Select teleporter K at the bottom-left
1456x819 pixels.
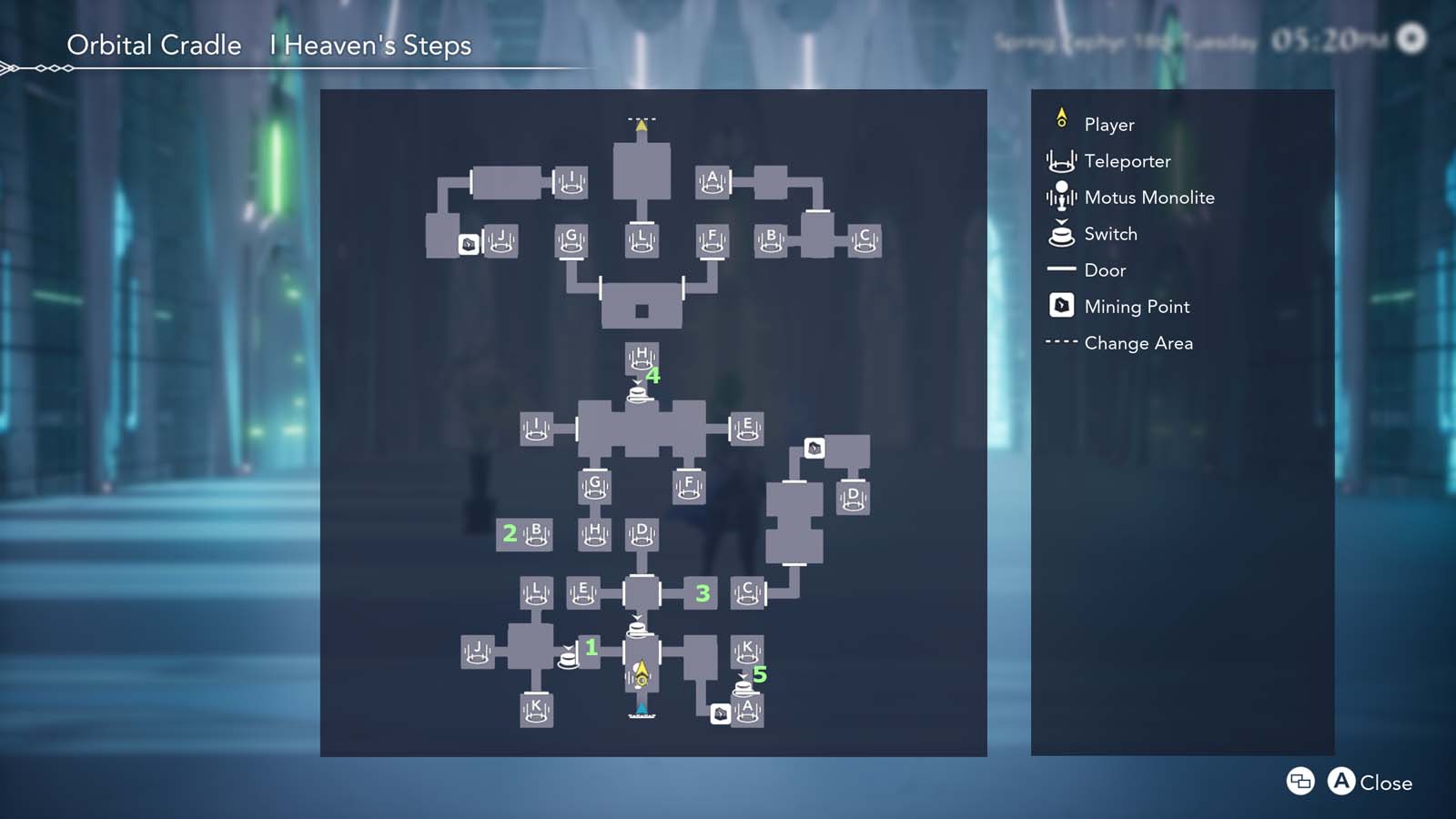click(535, 709)
